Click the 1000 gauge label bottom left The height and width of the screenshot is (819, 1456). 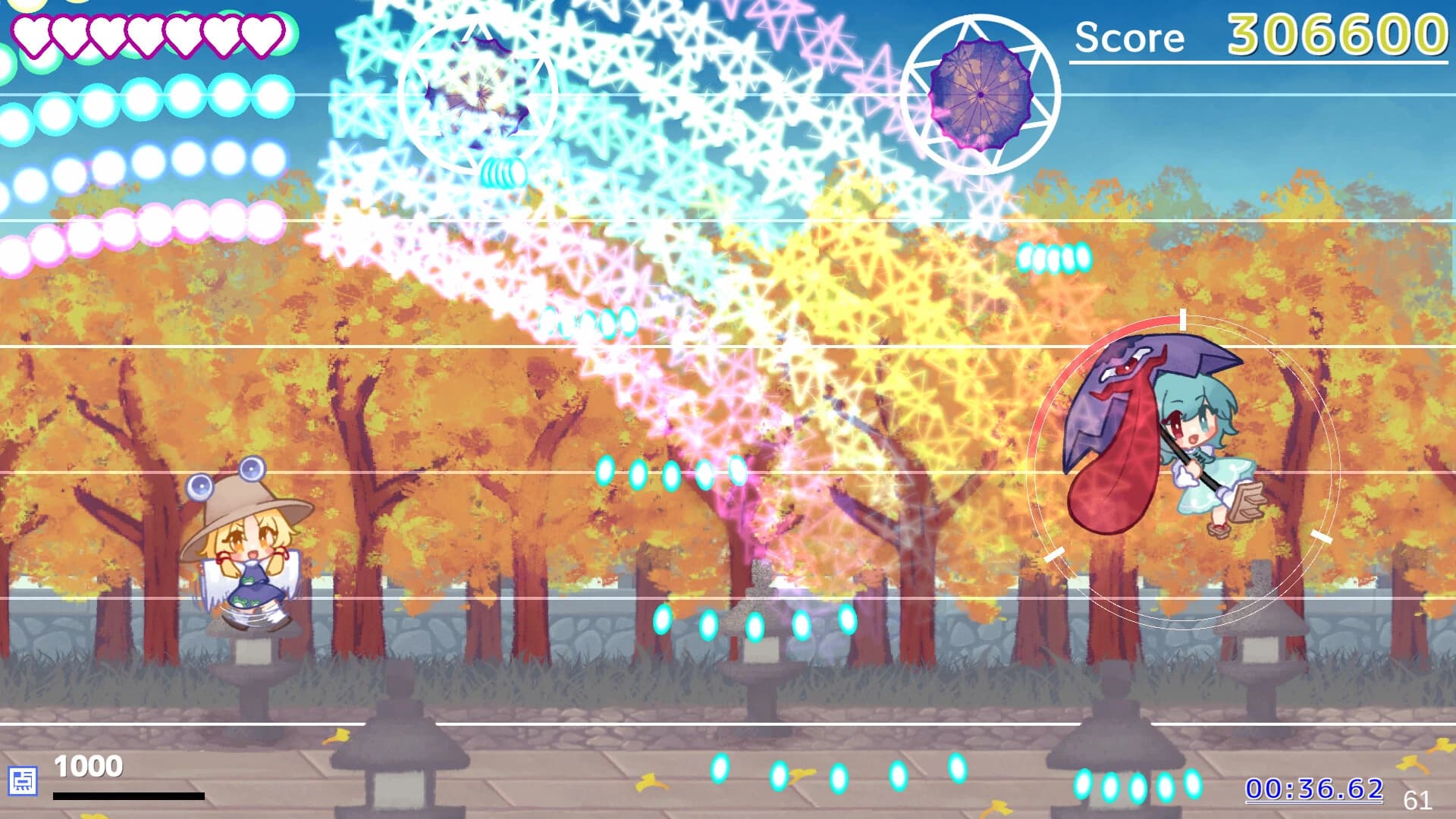89,766
